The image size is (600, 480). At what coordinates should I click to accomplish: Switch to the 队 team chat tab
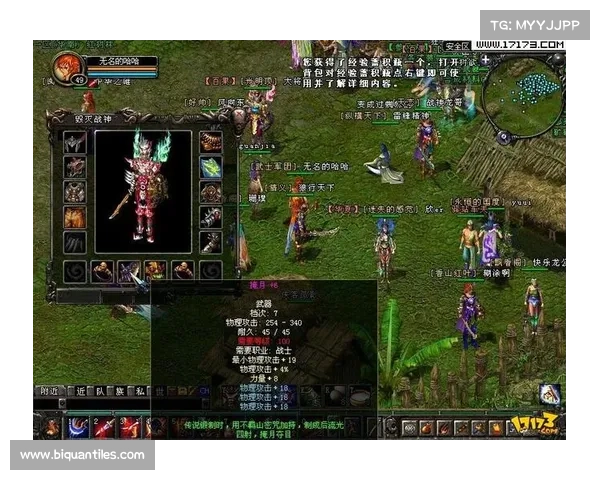(99, 391)
